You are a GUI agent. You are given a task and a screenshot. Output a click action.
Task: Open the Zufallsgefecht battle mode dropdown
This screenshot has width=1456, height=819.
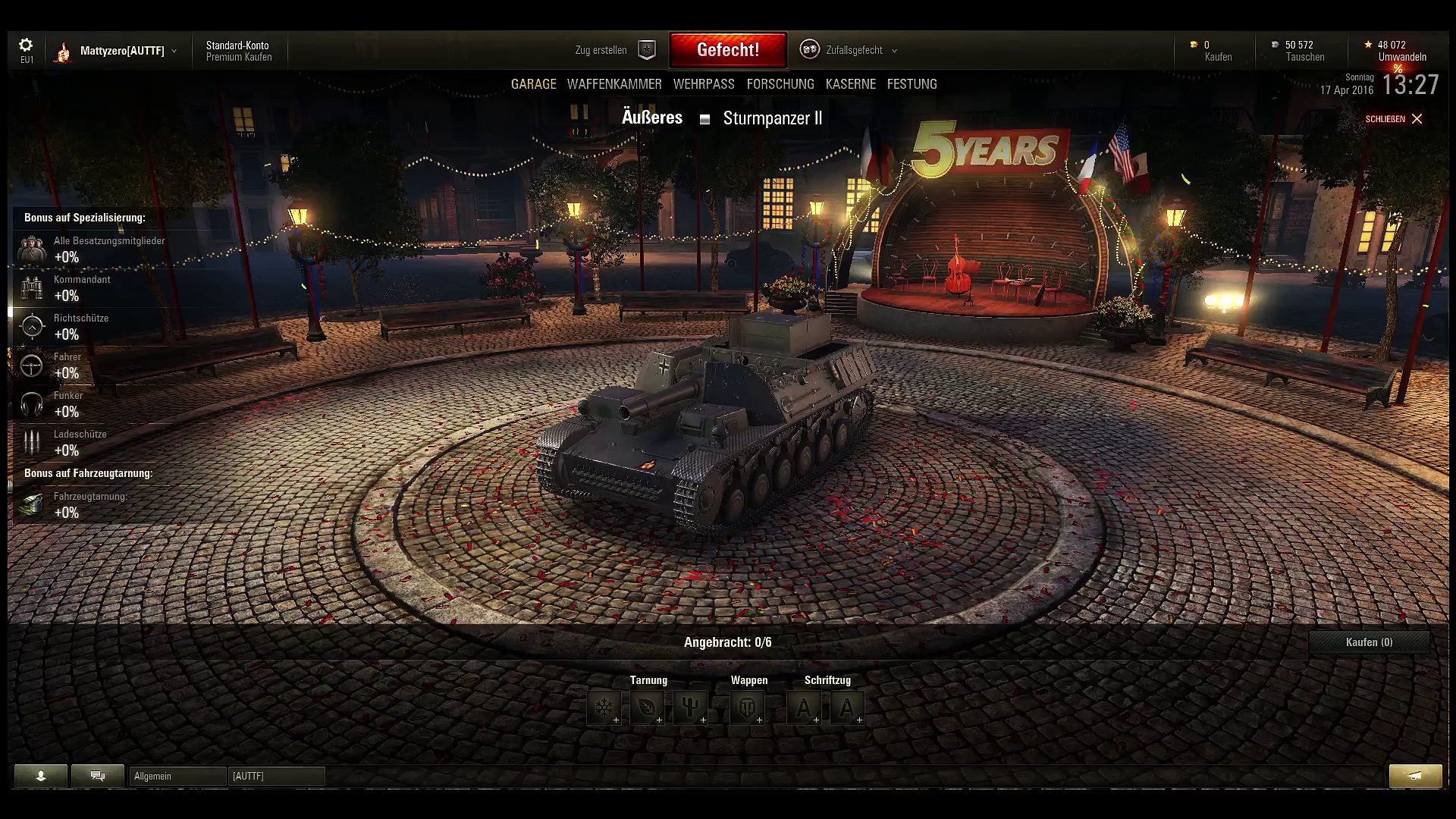coord(853,50)
